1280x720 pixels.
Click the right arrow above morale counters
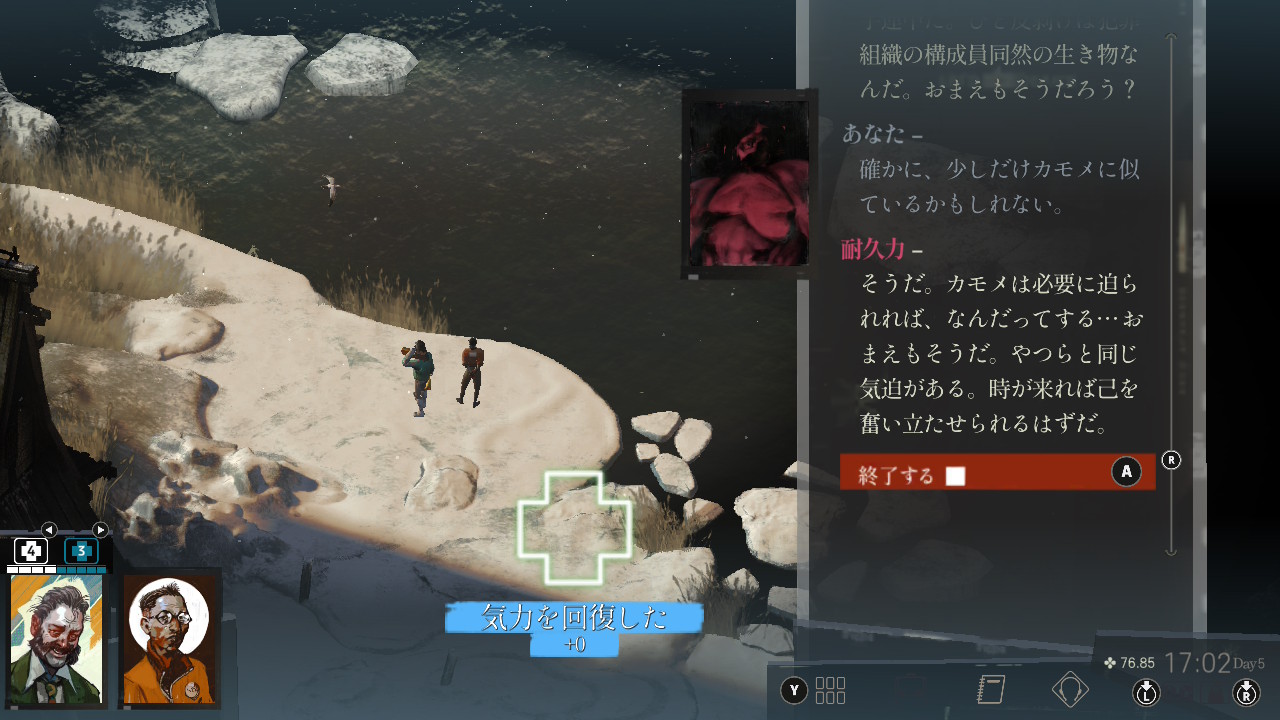pyautogui.click(x=100, y=530)
